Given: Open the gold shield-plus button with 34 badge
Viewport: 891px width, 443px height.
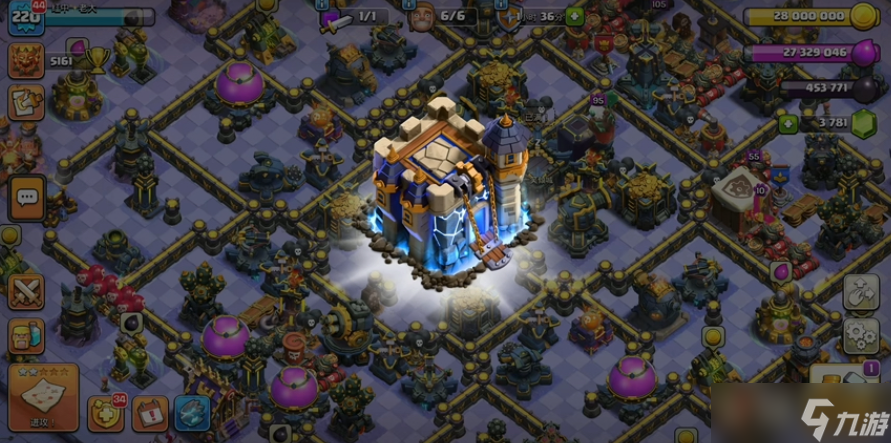Looking at the screenshot, I should [105, 413].
